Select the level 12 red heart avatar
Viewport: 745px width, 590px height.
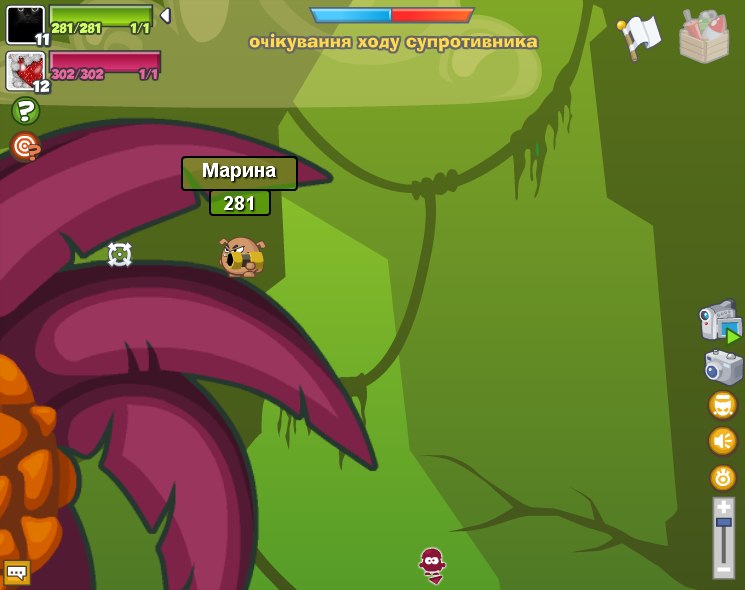[26, 71]
